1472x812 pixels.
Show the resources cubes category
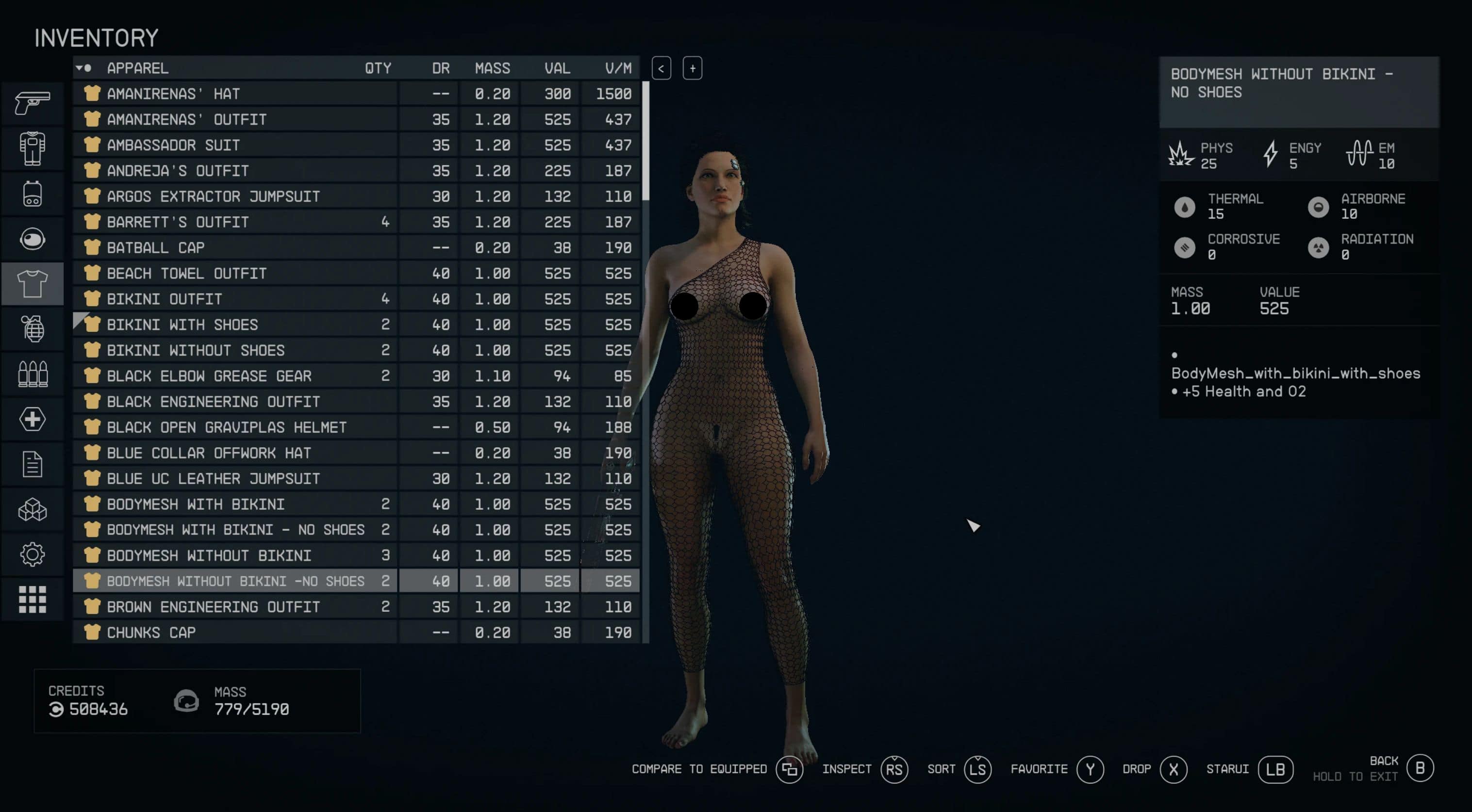point(33,509)
